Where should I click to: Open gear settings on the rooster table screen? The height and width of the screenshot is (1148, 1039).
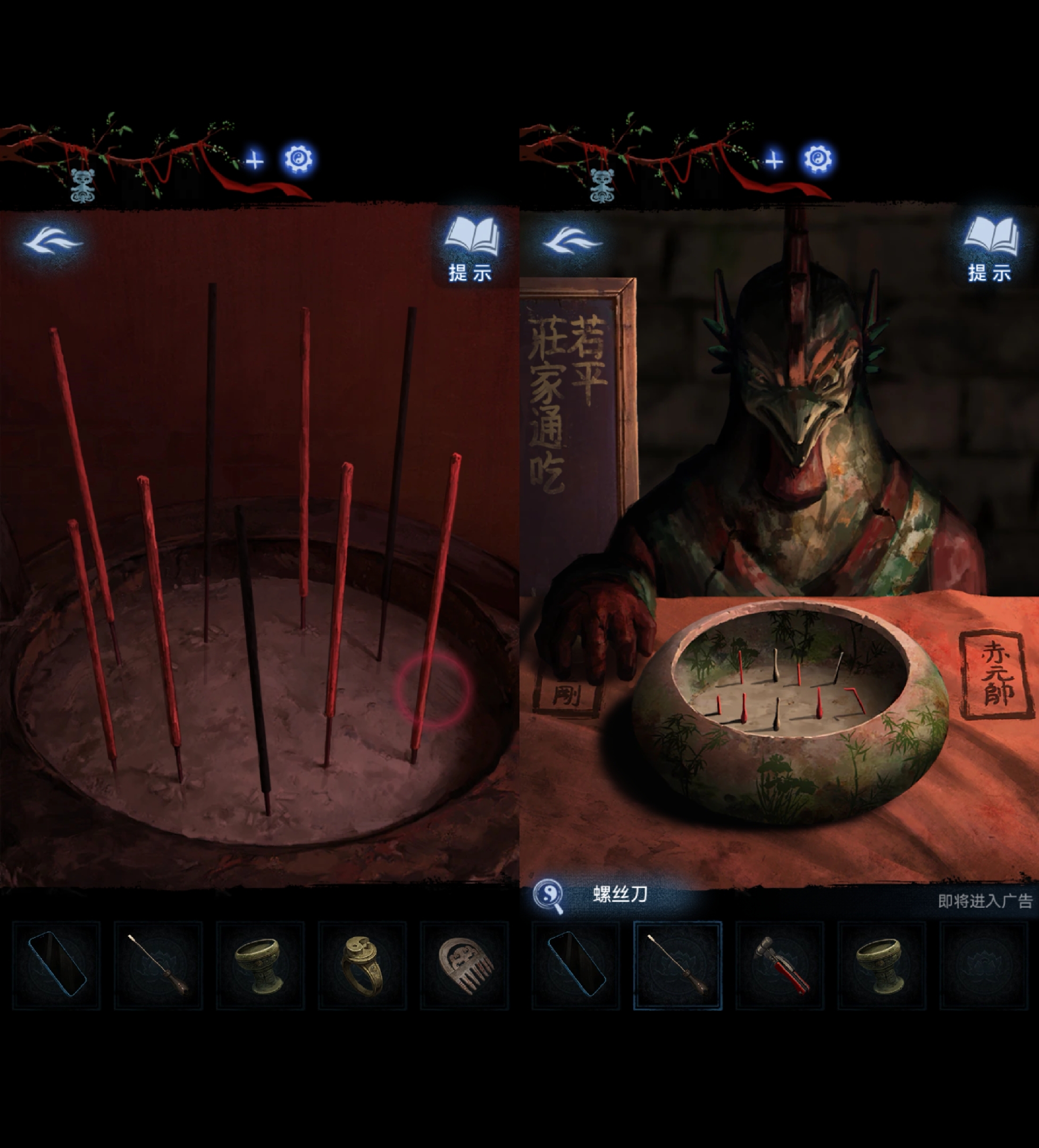click(818, 159)
